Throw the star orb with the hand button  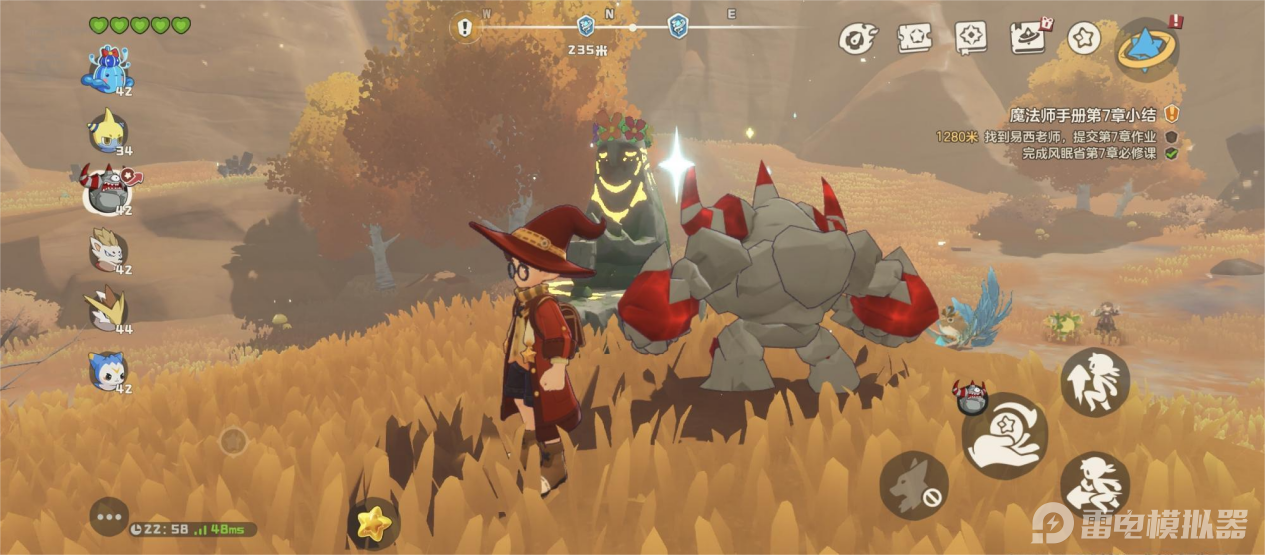(1004, 436)
